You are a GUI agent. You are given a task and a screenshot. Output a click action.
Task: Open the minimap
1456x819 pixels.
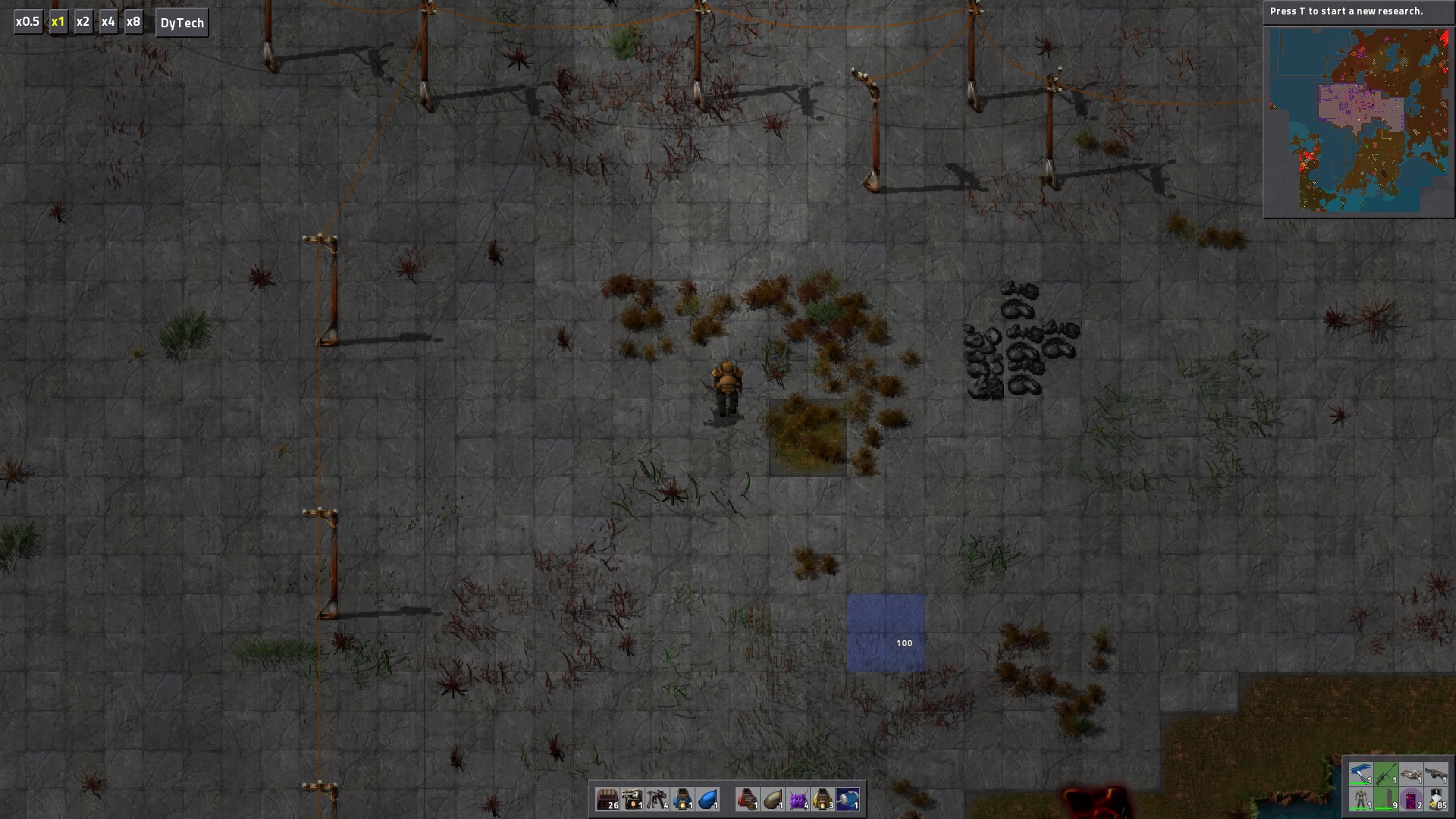(1358, 120)
